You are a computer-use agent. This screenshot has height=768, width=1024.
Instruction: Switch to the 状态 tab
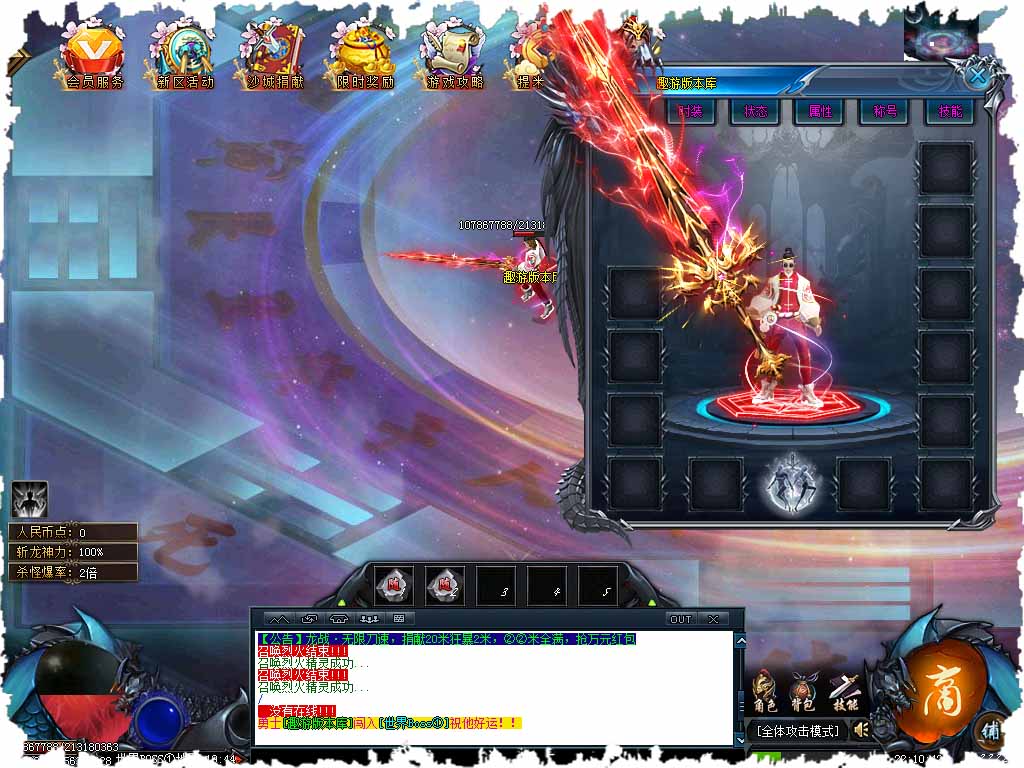[x=755, y=111]
